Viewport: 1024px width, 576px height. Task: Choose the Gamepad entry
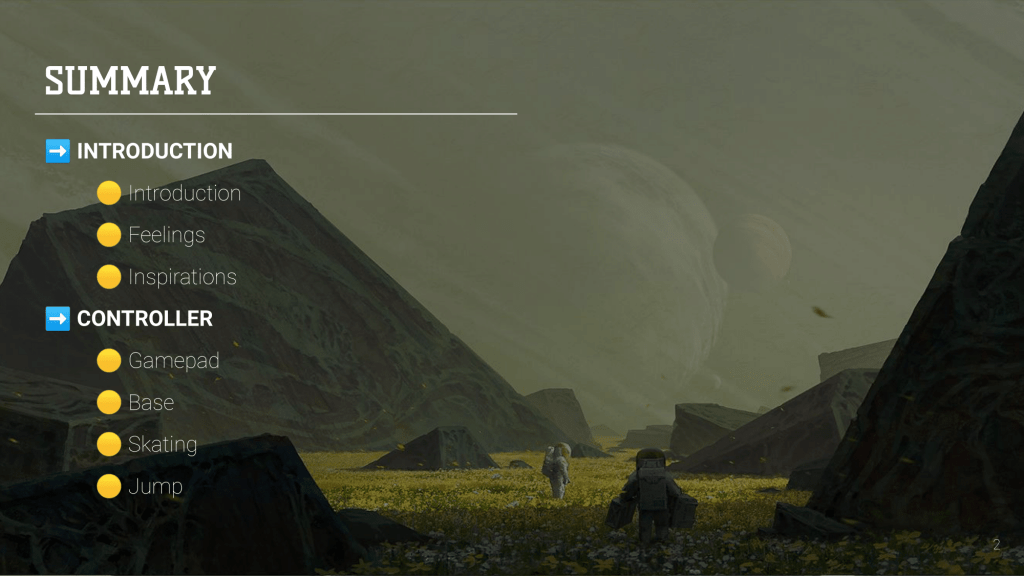coord(173,361)
